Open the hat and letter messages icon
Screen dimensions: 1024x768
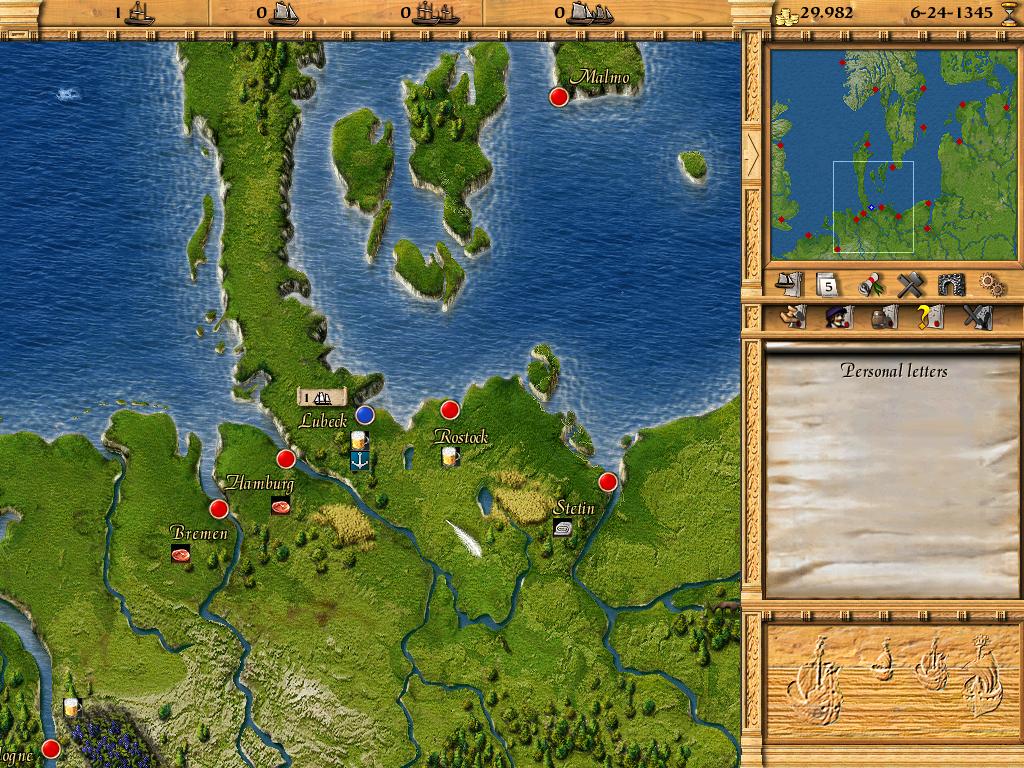coord(789,285)
